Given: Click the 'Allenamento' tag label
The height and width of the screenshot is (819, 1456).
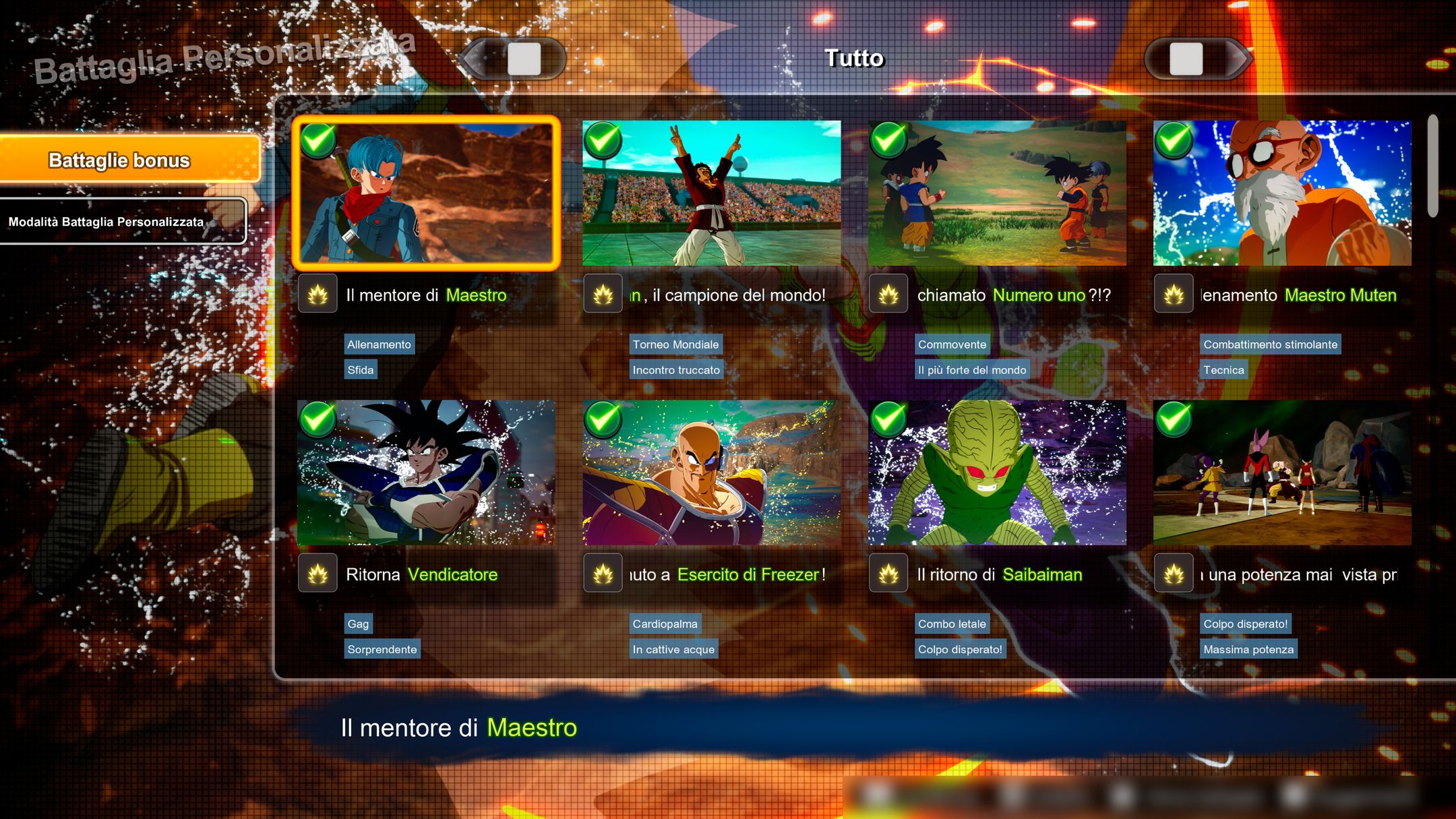Looking at the screenshot, I should 378,344.
